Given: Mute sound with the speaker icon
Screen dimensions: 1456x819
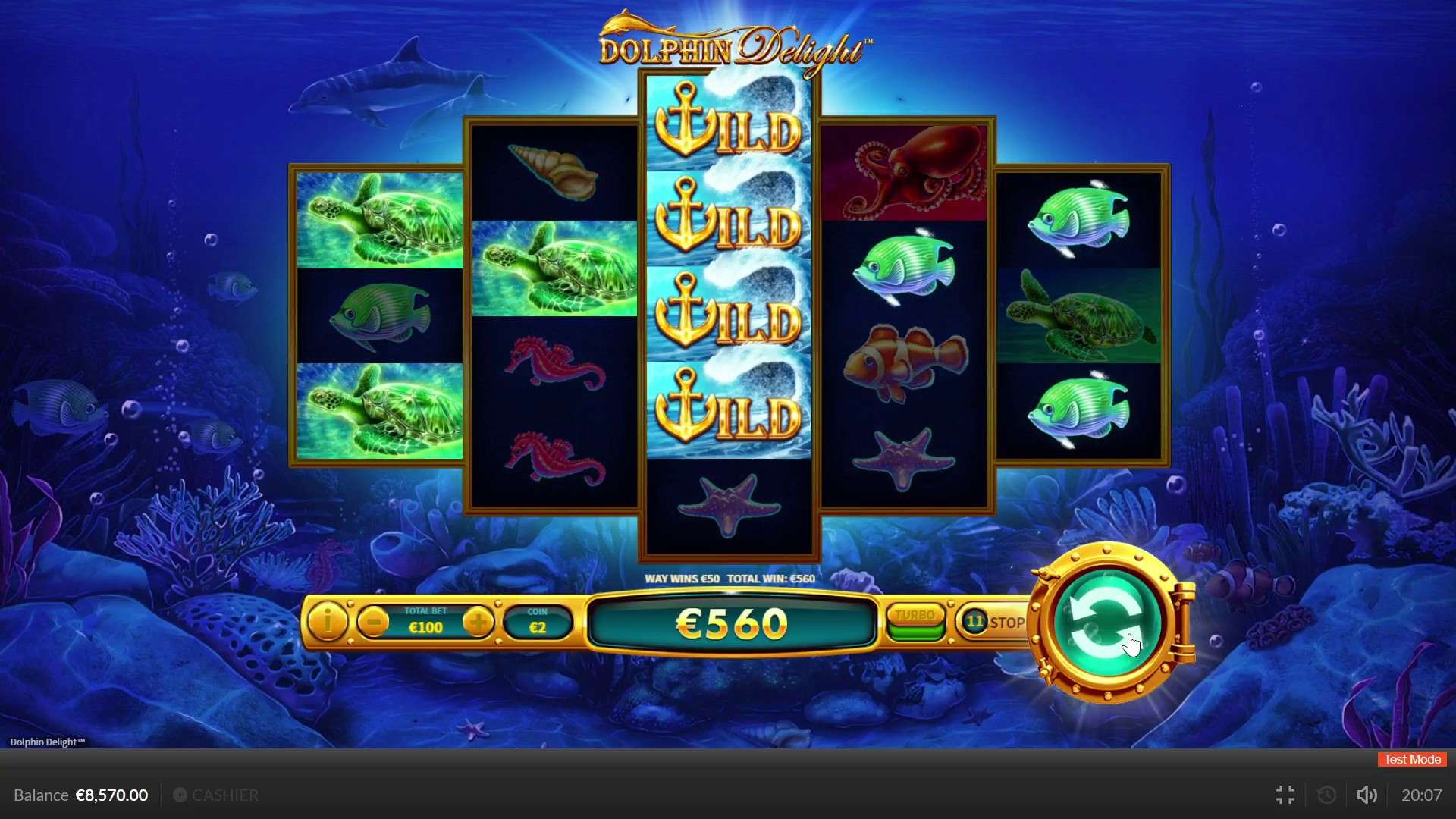Looking at the screenshot, I should click(x=1367, y=795).
